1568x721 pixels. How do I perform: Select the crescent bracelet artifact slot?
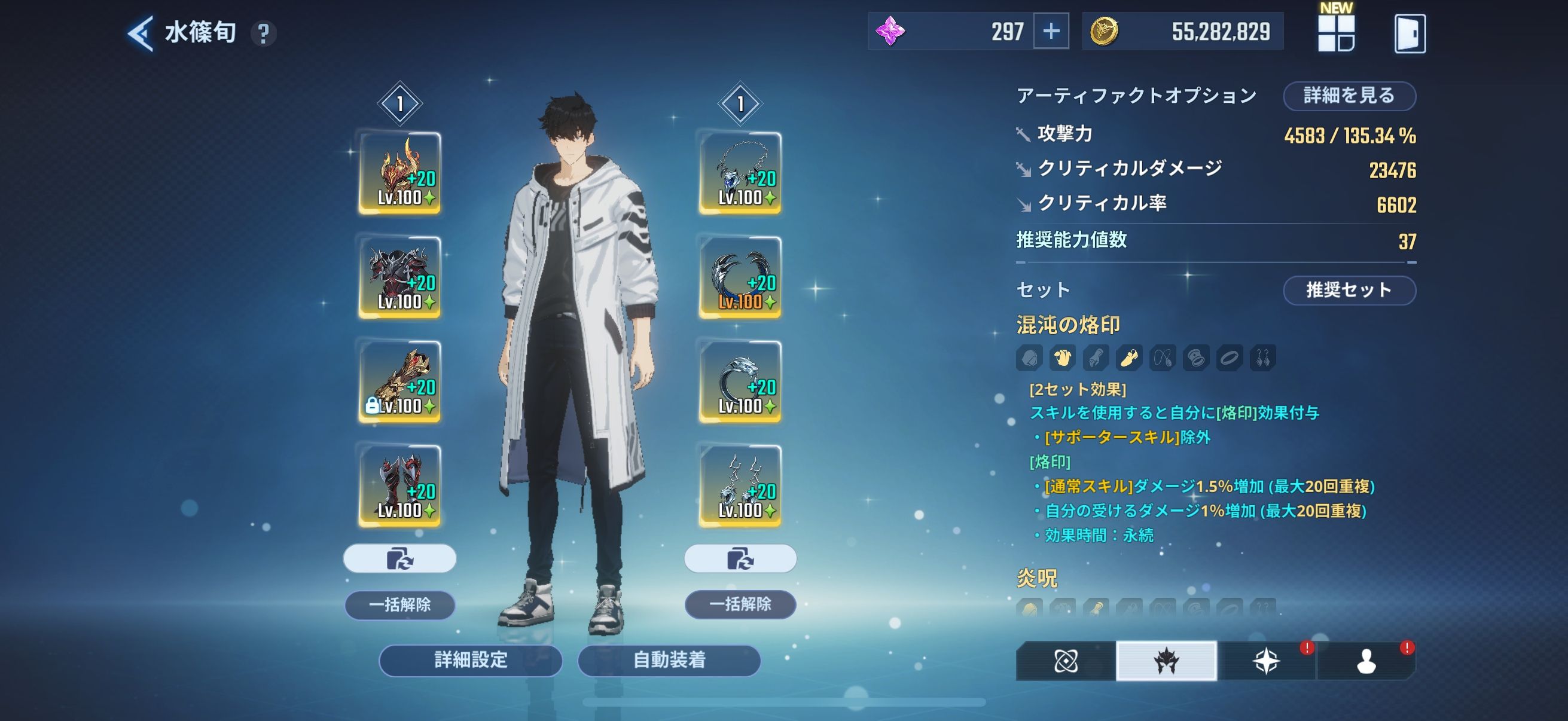click(740, 277)
